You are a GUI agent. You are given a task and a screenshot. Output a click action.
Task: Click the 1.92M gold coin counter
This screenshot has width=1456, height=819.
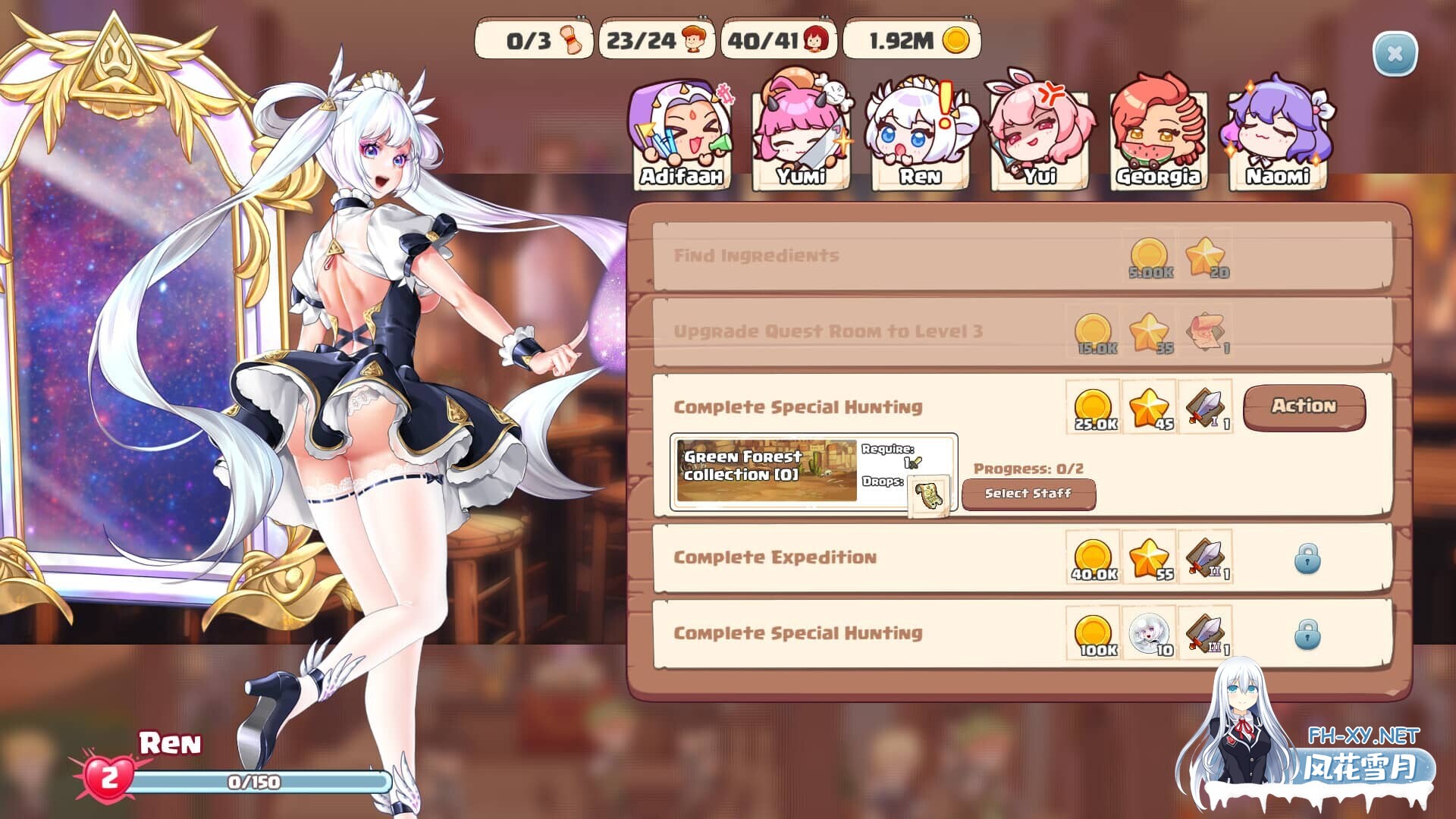pos(912,40)
